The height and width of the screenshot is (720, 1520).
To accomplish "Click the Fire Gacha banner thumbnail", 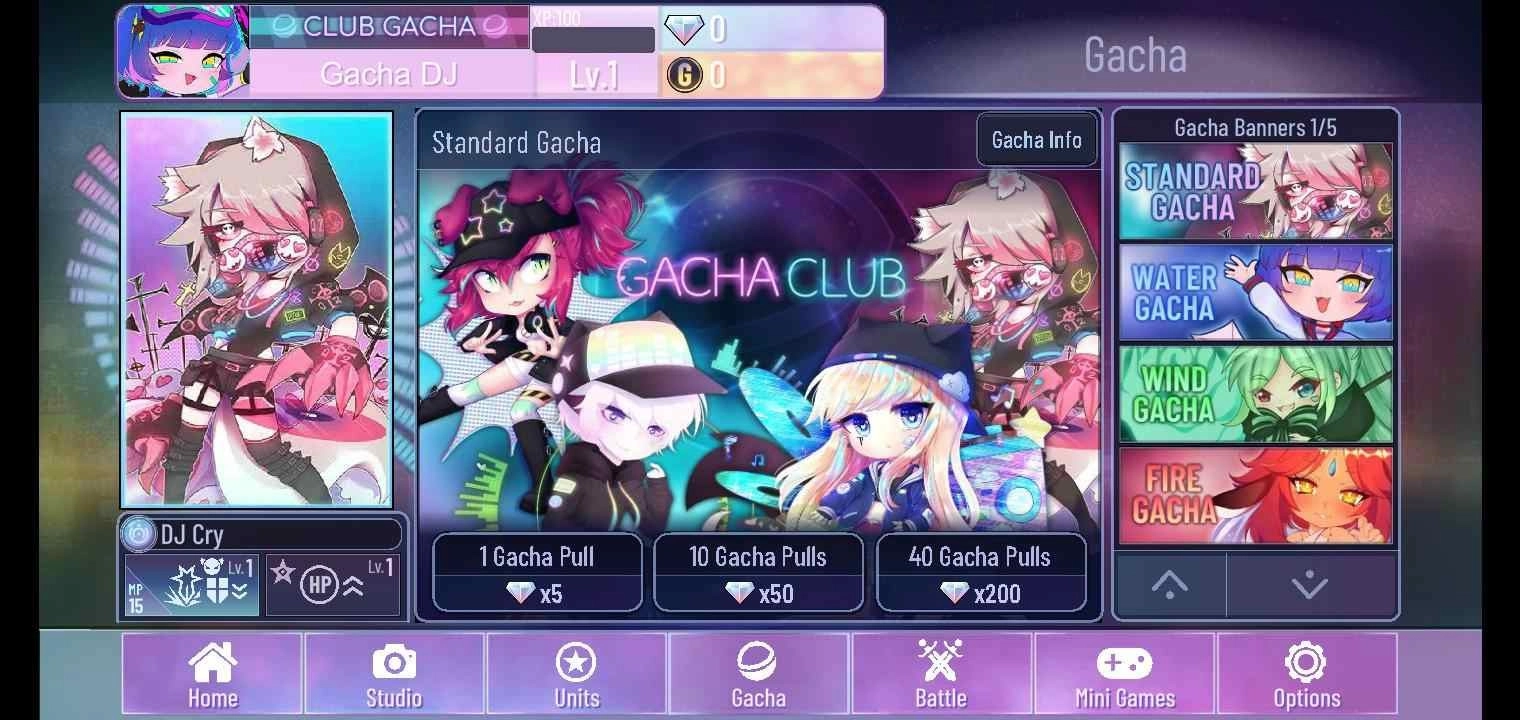I will [x=1255, y=492].
